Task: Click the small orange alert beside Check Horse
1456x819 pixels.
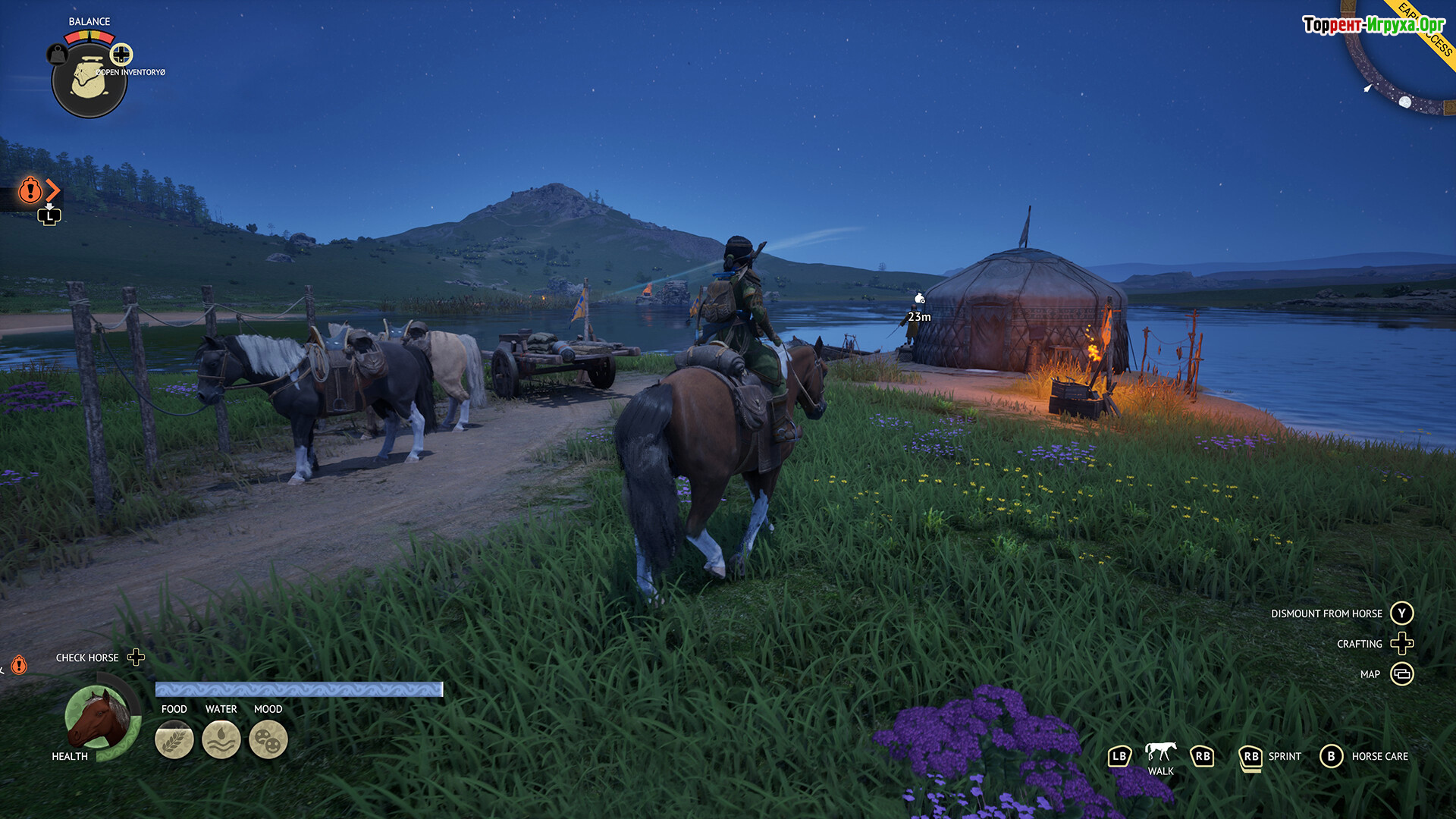Action: pyautogui.click(x=19, y=665)
